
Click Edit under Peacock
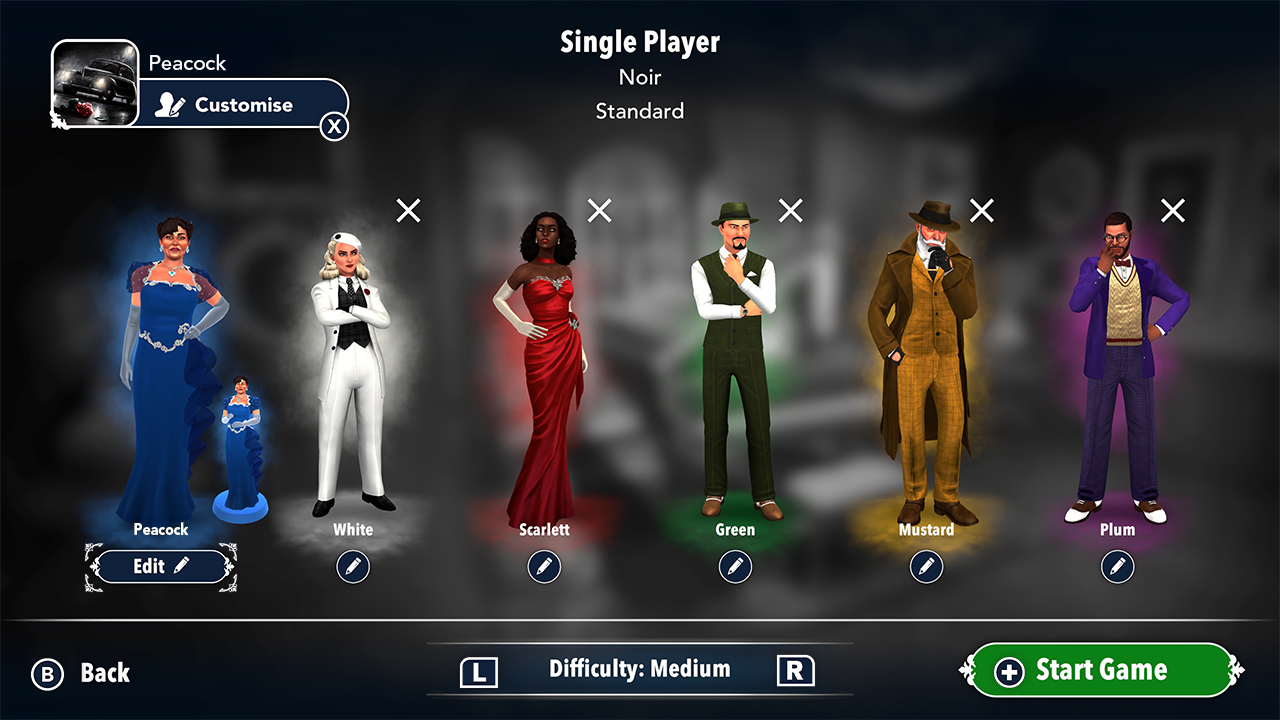click(x=160, y=566)
